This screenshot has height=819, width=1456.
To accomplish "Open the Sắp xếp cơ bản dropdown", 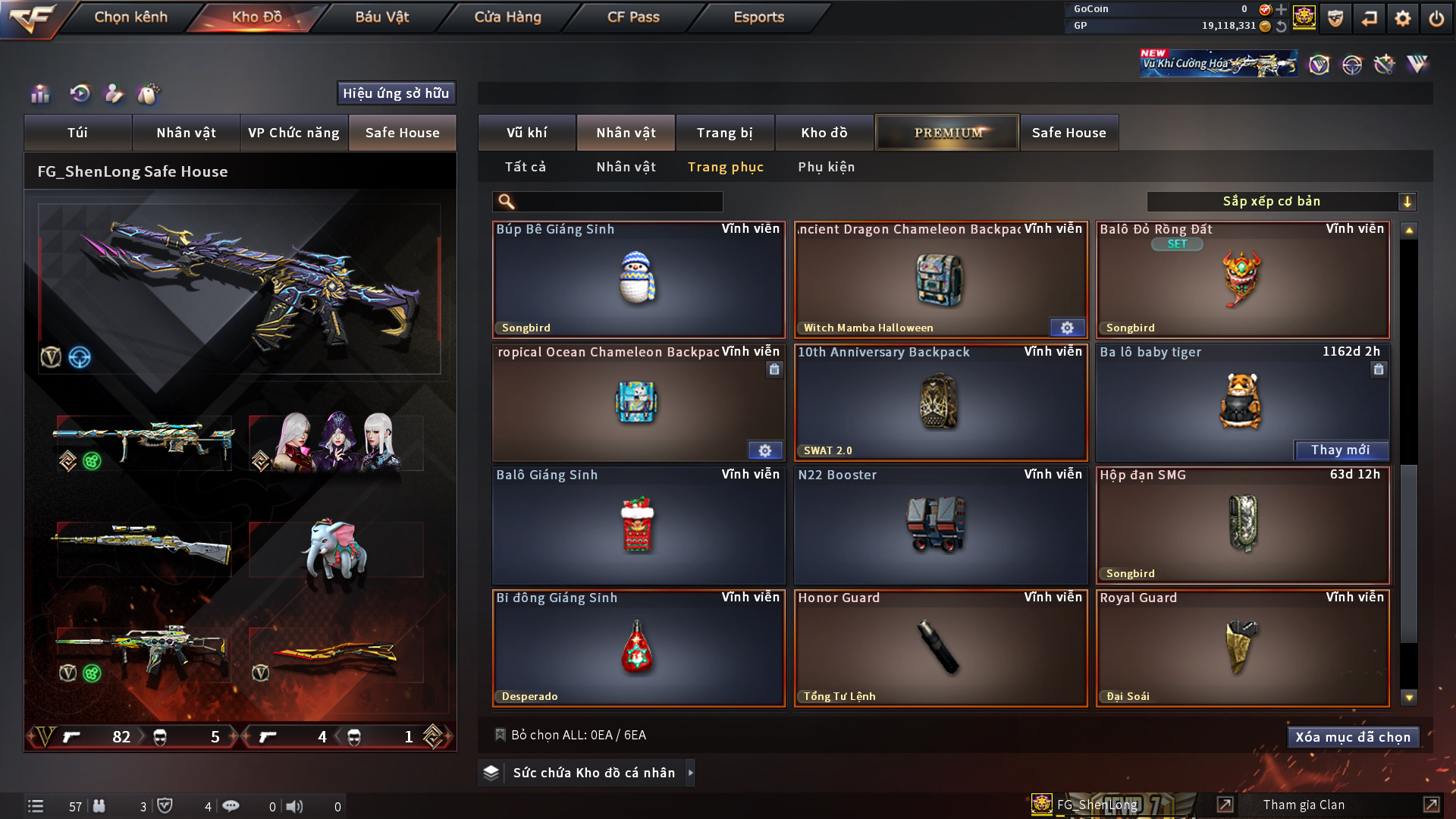I will click(x=1280, y=202).
